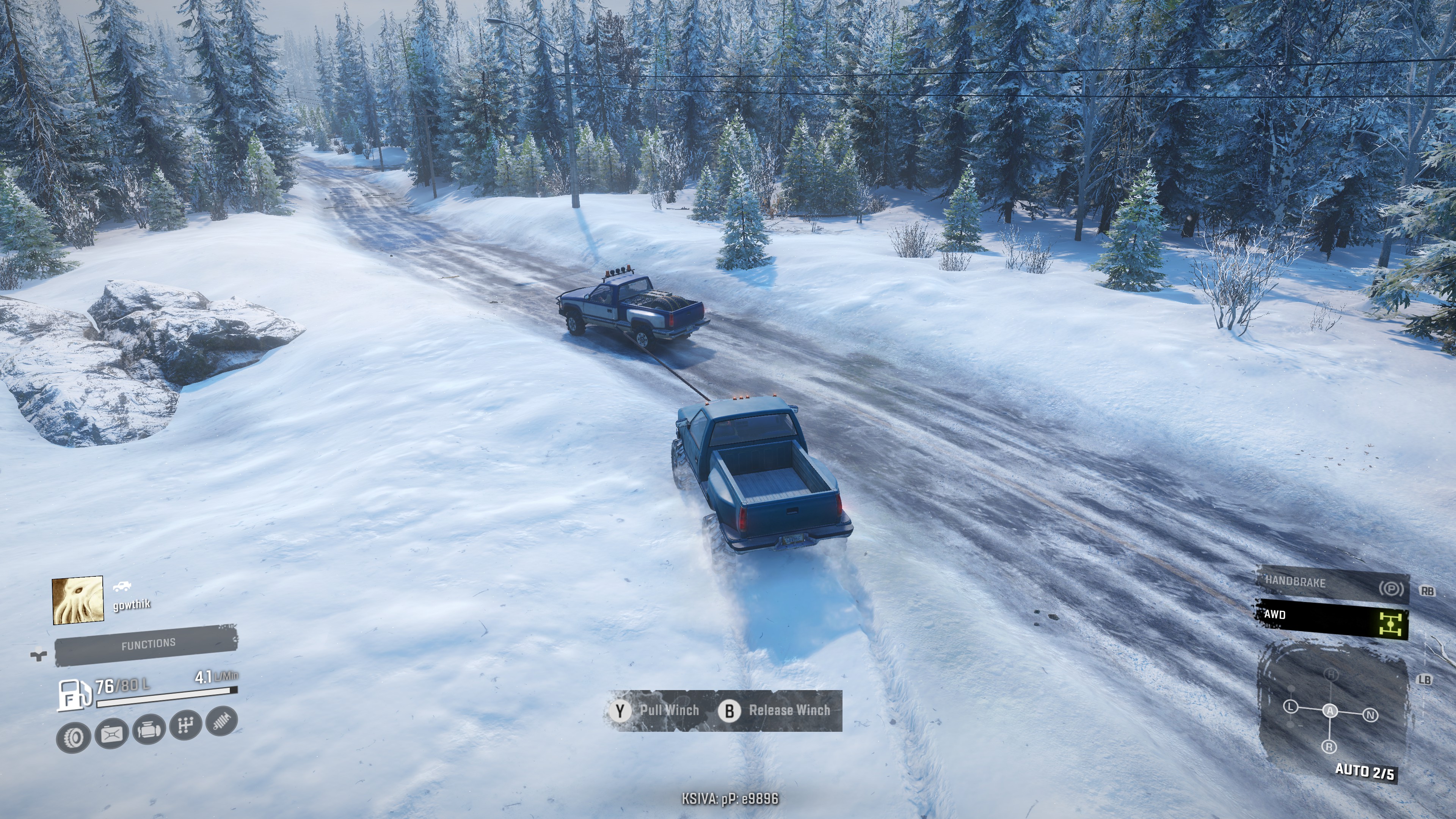Shift into Reverse (R)

1329,747
